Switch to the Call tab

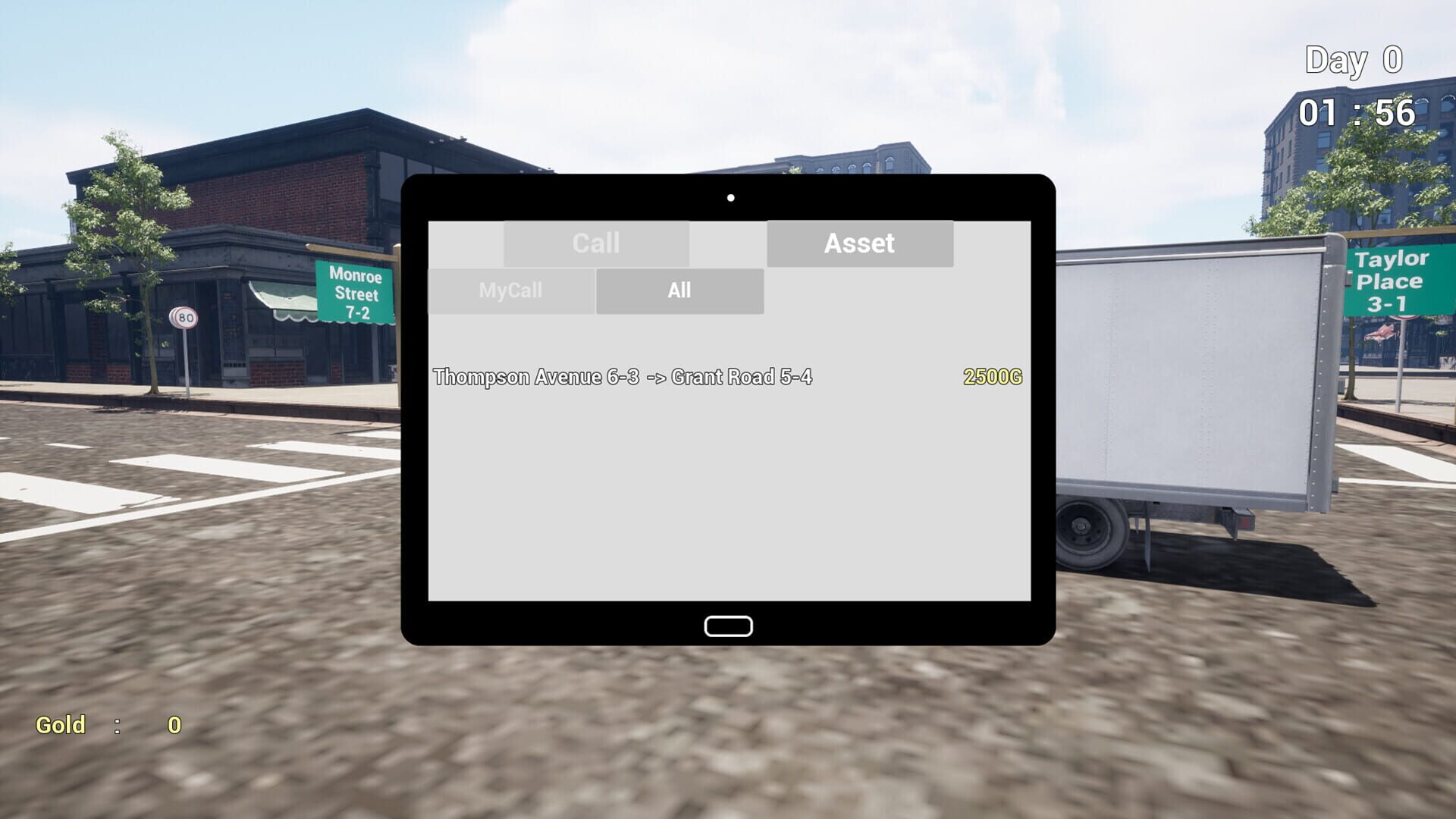tap(597, 243)
